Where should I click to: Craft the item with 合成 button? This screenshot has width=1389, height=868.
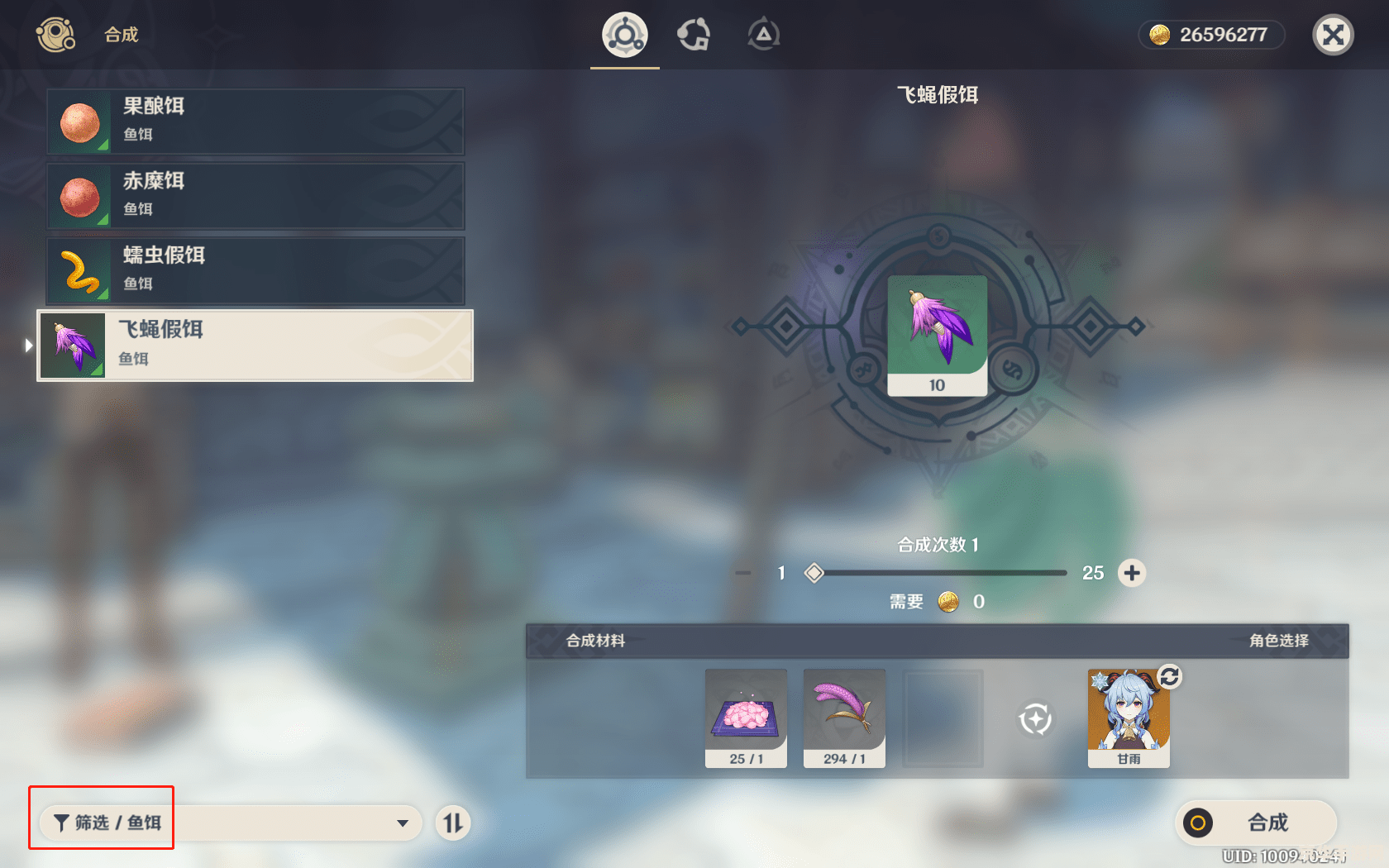click(1255, 823)
